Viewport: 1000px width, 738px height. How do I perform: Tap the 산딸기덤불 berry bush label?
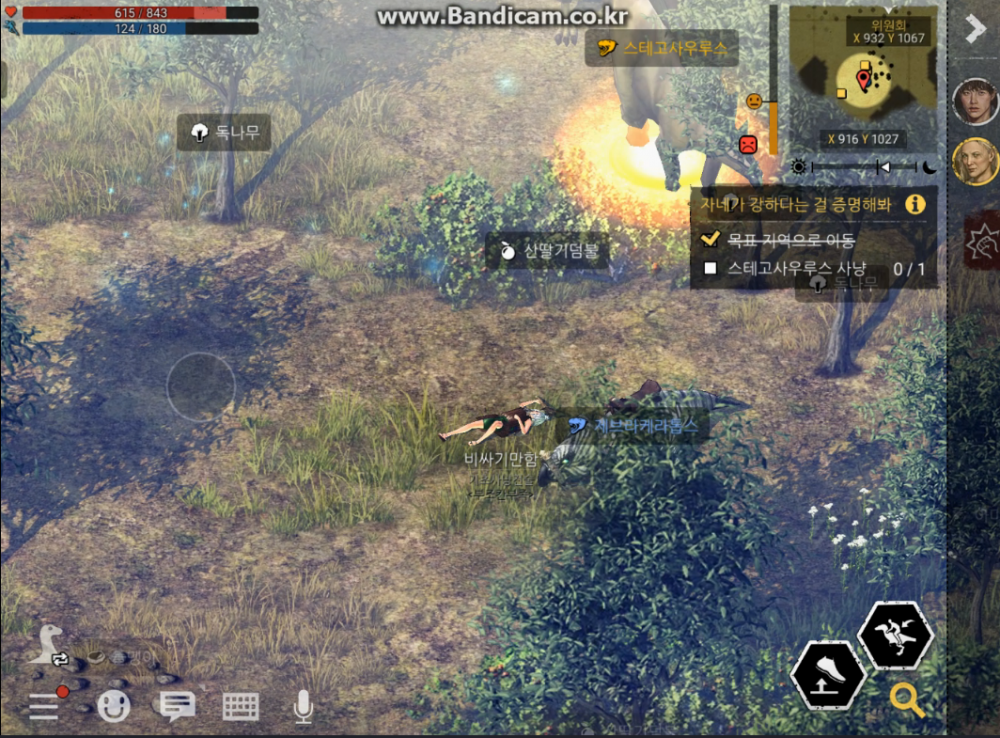(548, 251)
